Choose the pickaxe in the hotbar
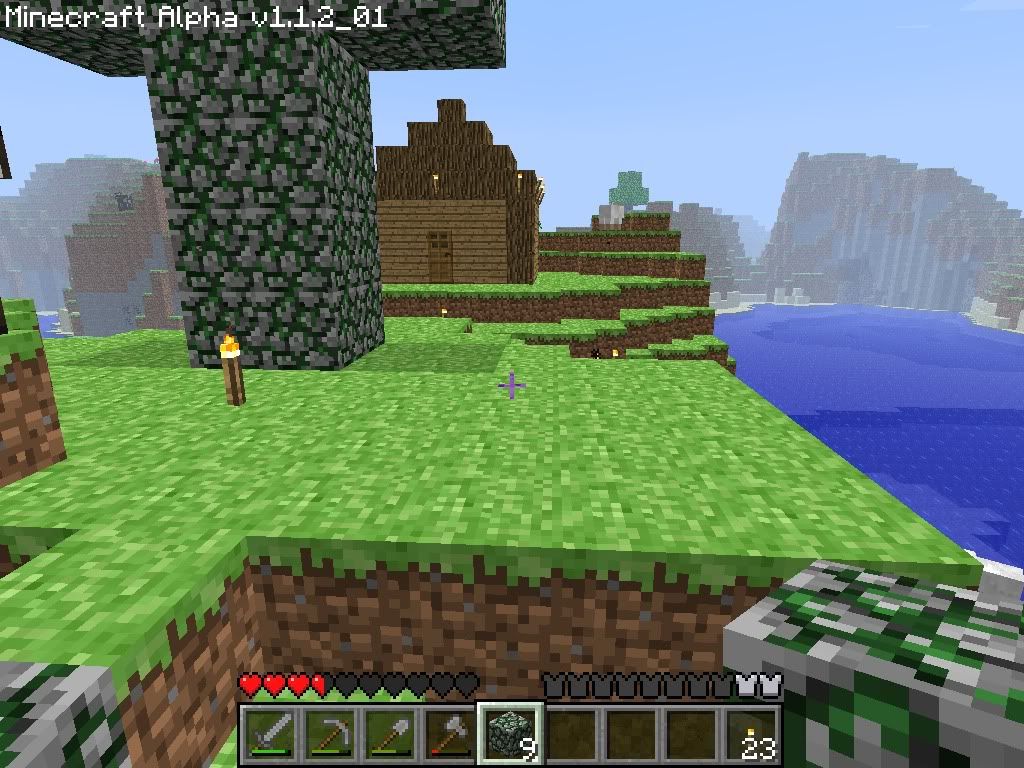The image size is (1024, 768). click(331, 733)
